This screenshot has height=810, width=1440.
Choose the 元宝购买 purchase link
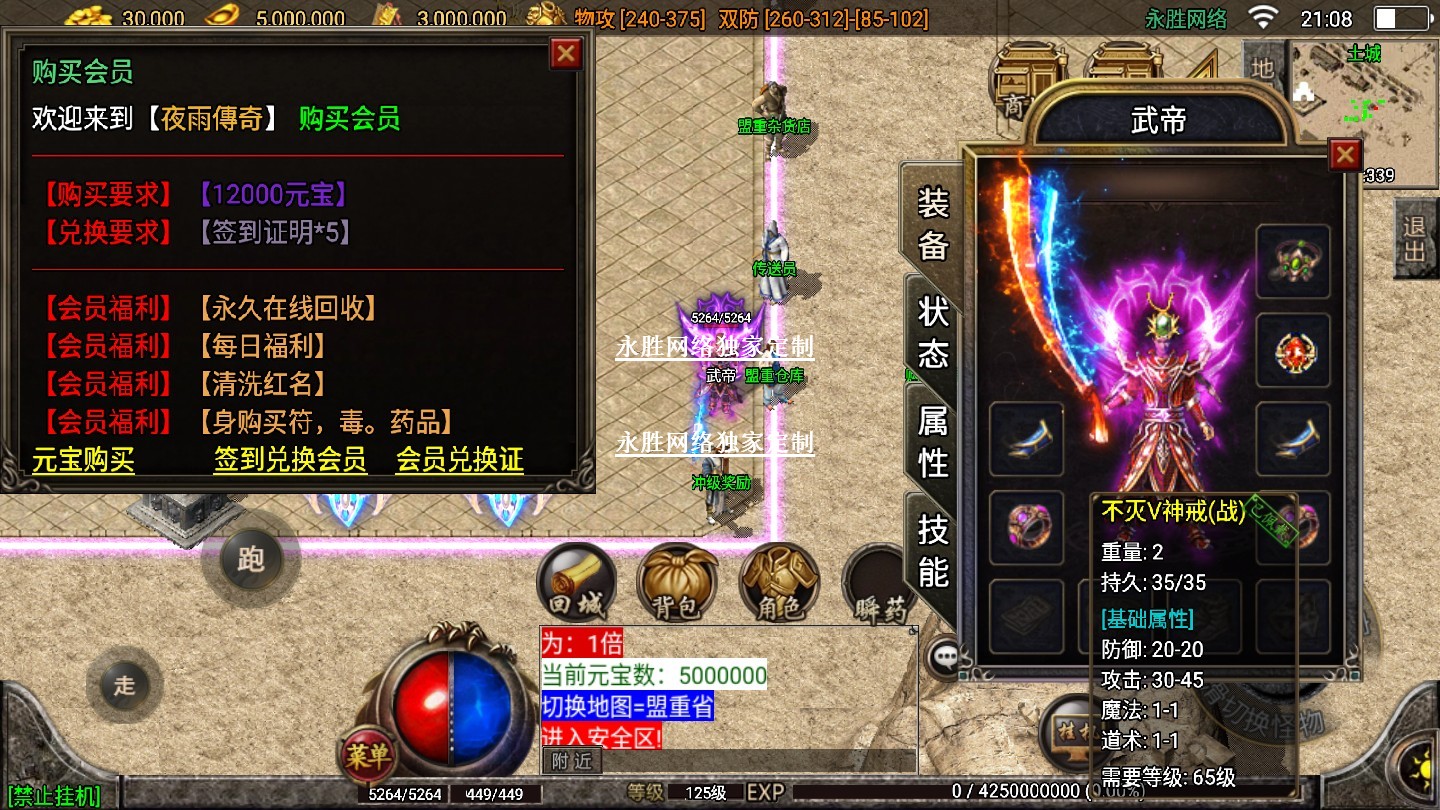point(83,460)
